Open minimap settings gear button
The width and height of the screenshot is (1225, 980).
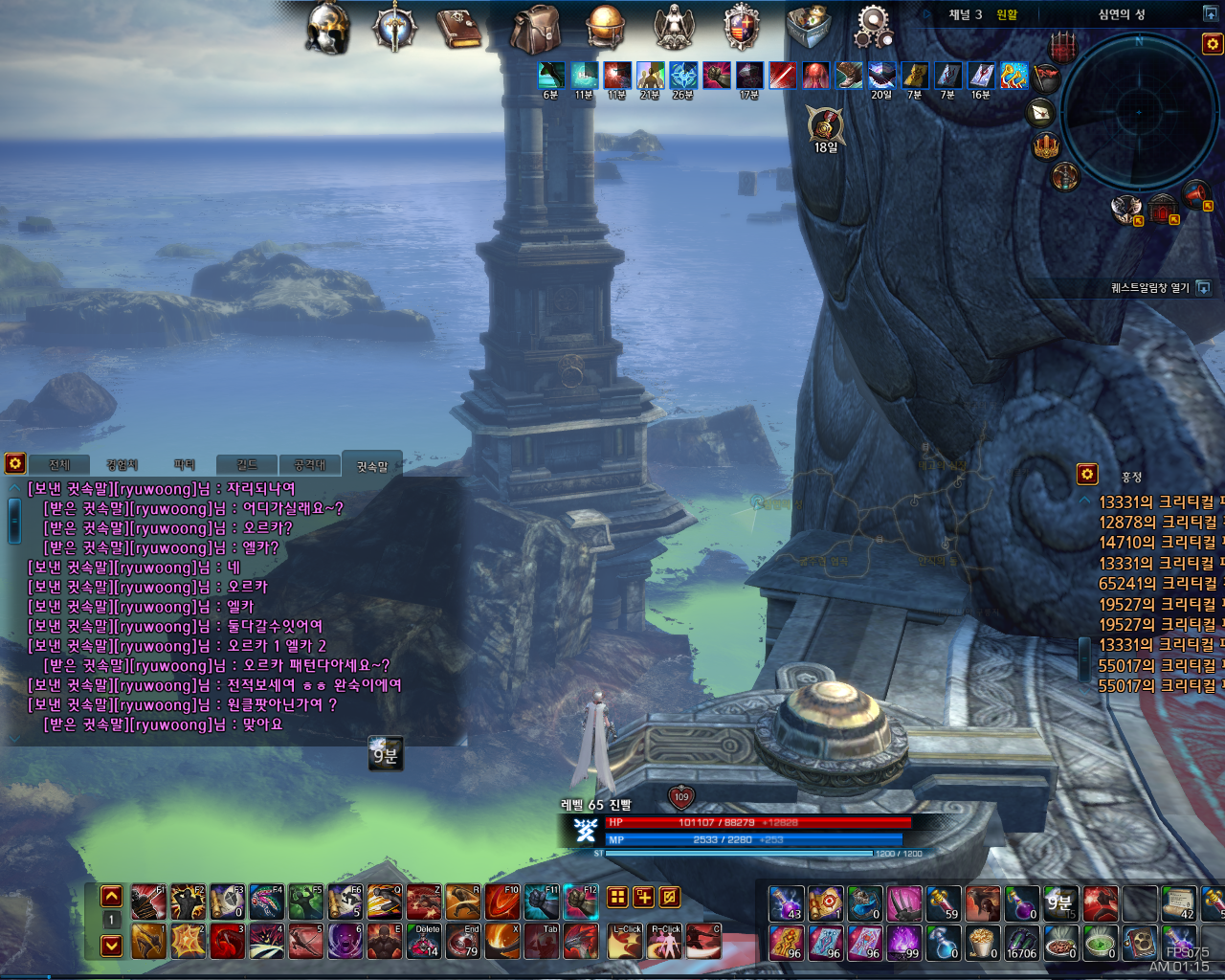tap(1213, 44)
